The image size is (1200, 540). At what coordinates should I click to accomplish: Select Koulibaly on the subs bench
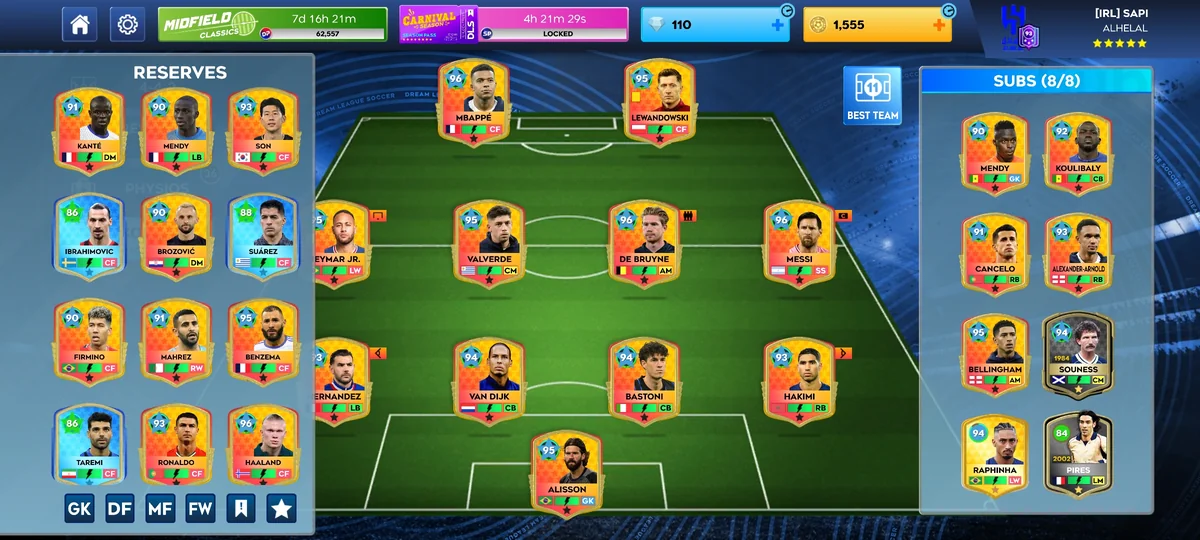coord(1077,152)
